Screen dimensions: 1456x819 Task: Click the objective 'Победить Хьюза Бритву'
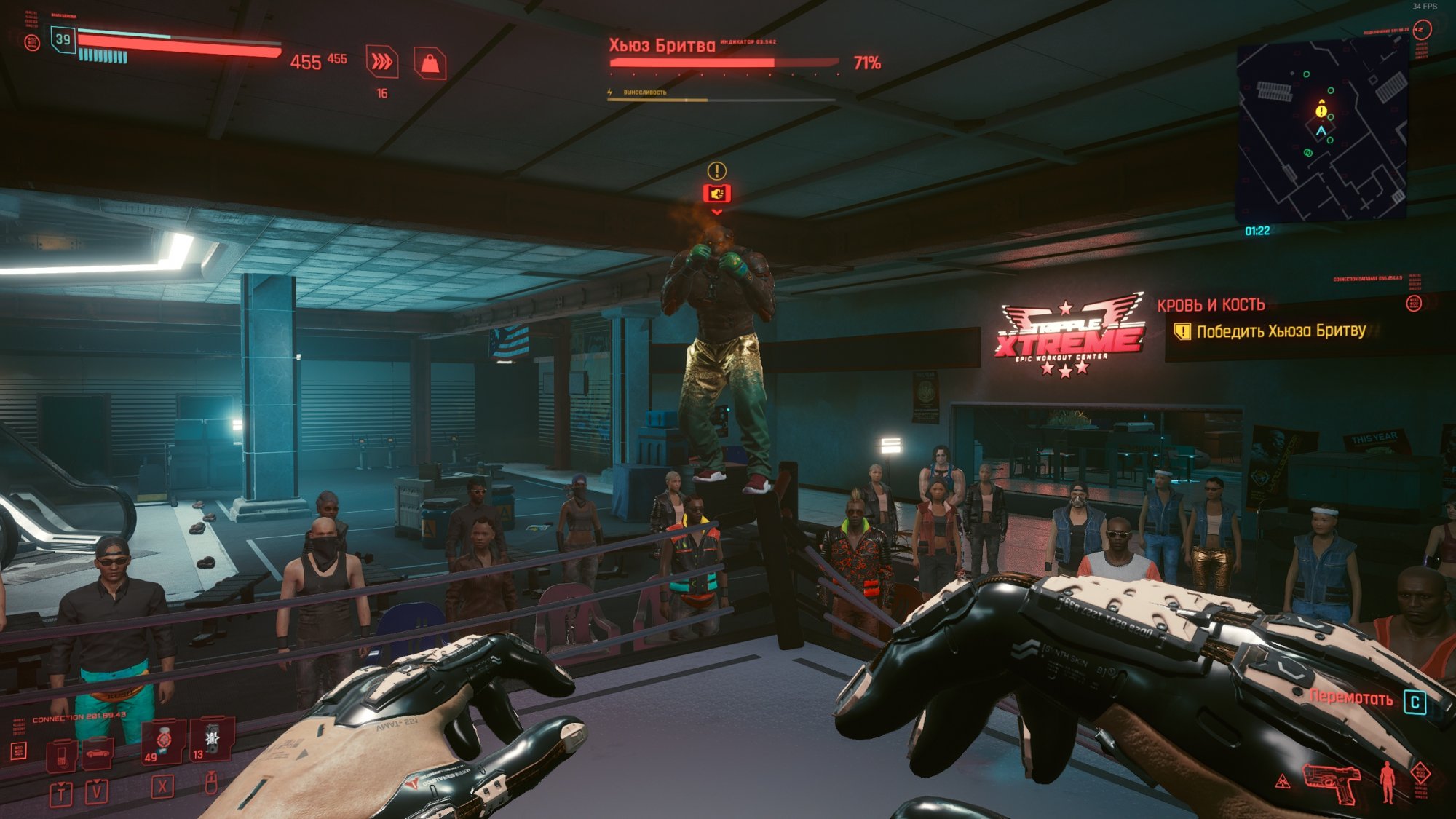coord(1281,331)
